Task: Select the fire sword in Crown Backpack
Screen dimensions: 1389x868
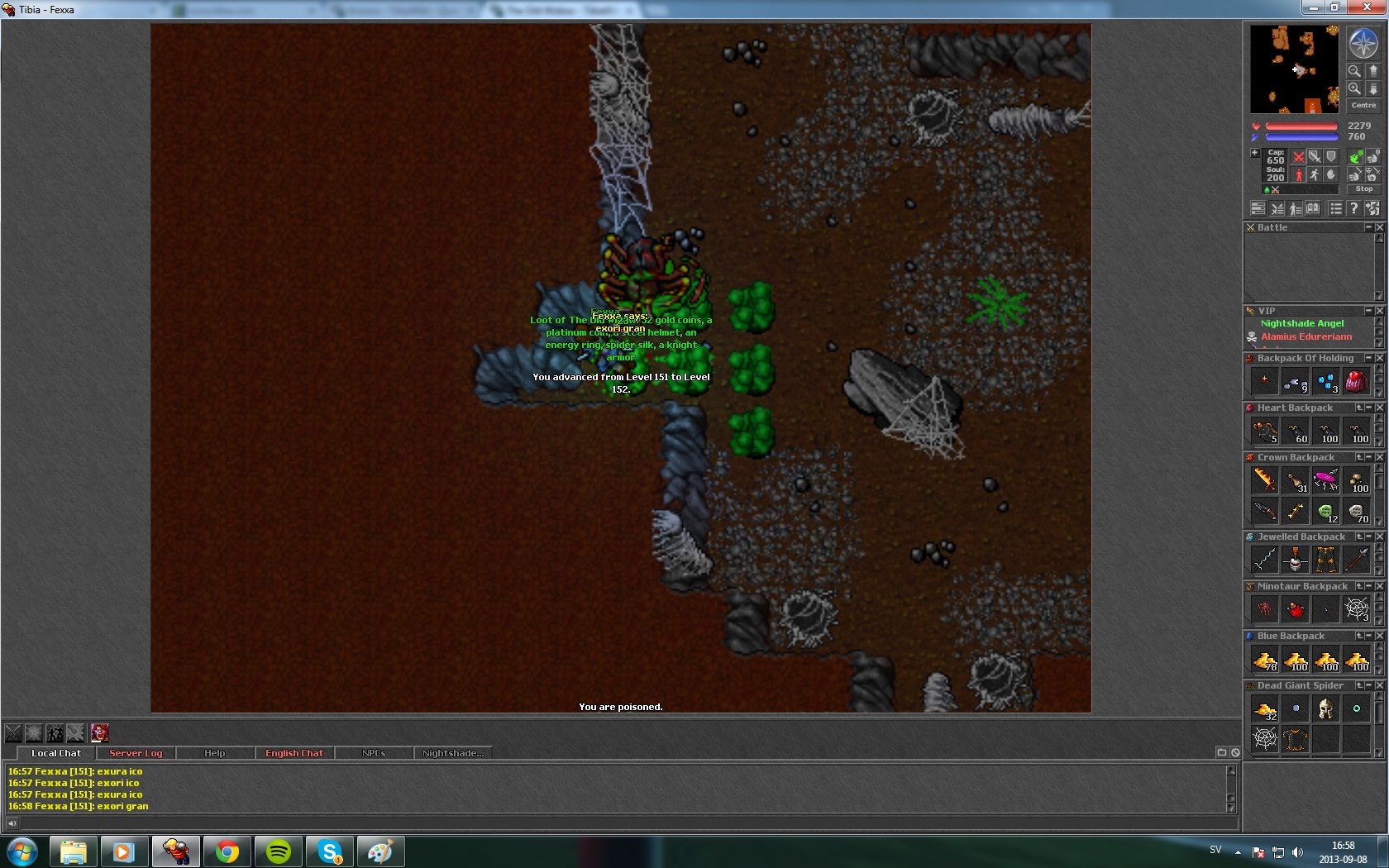Action: 1265,479
